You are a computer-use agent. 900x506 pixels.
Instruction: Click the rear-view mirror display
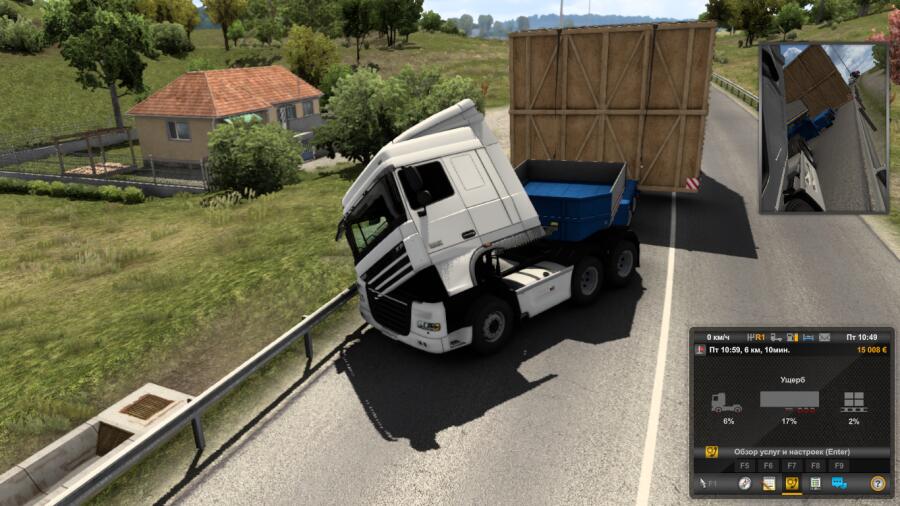point(823,127)
